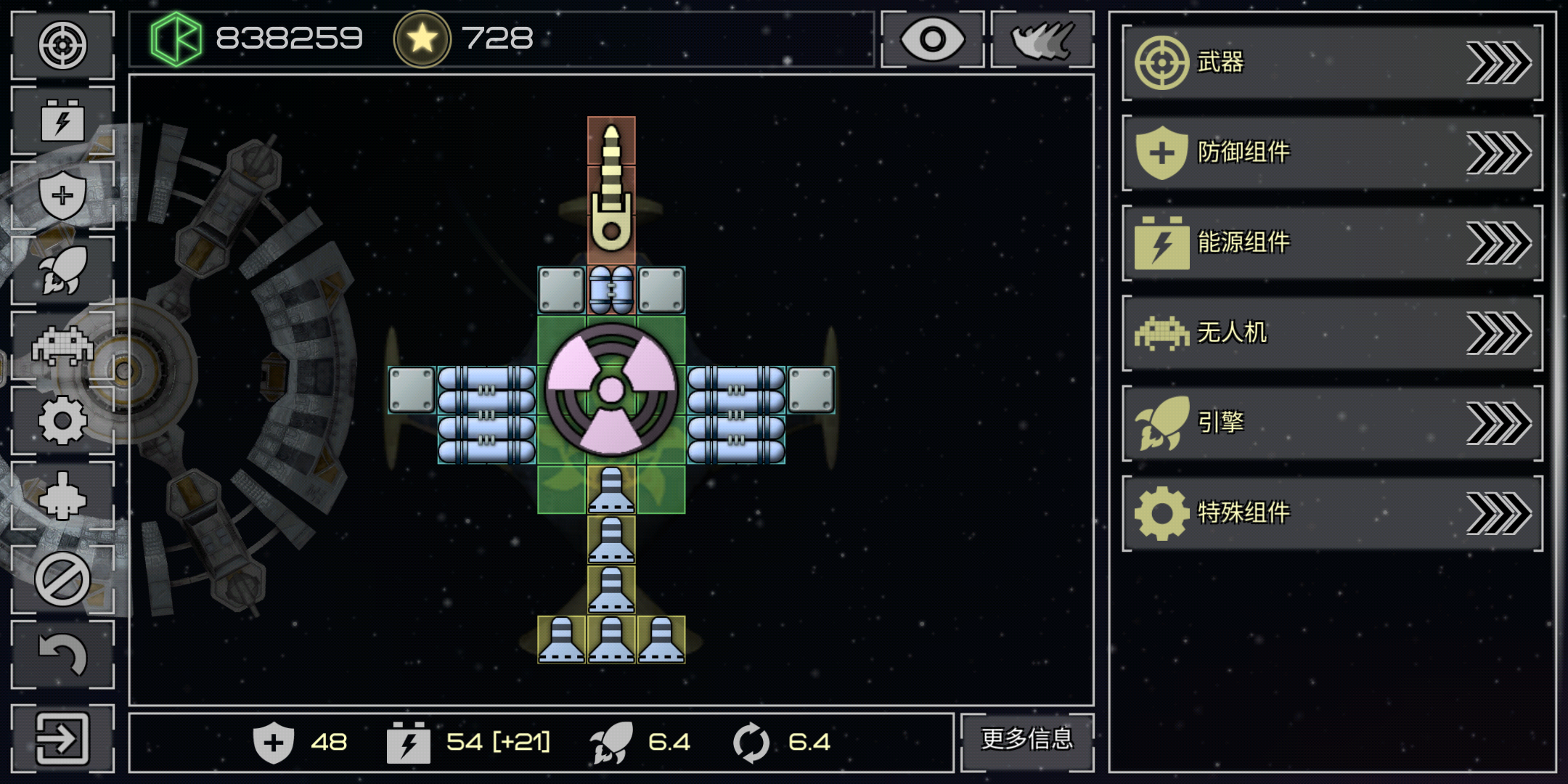Open the 防御组件 defense components category

1332,152
